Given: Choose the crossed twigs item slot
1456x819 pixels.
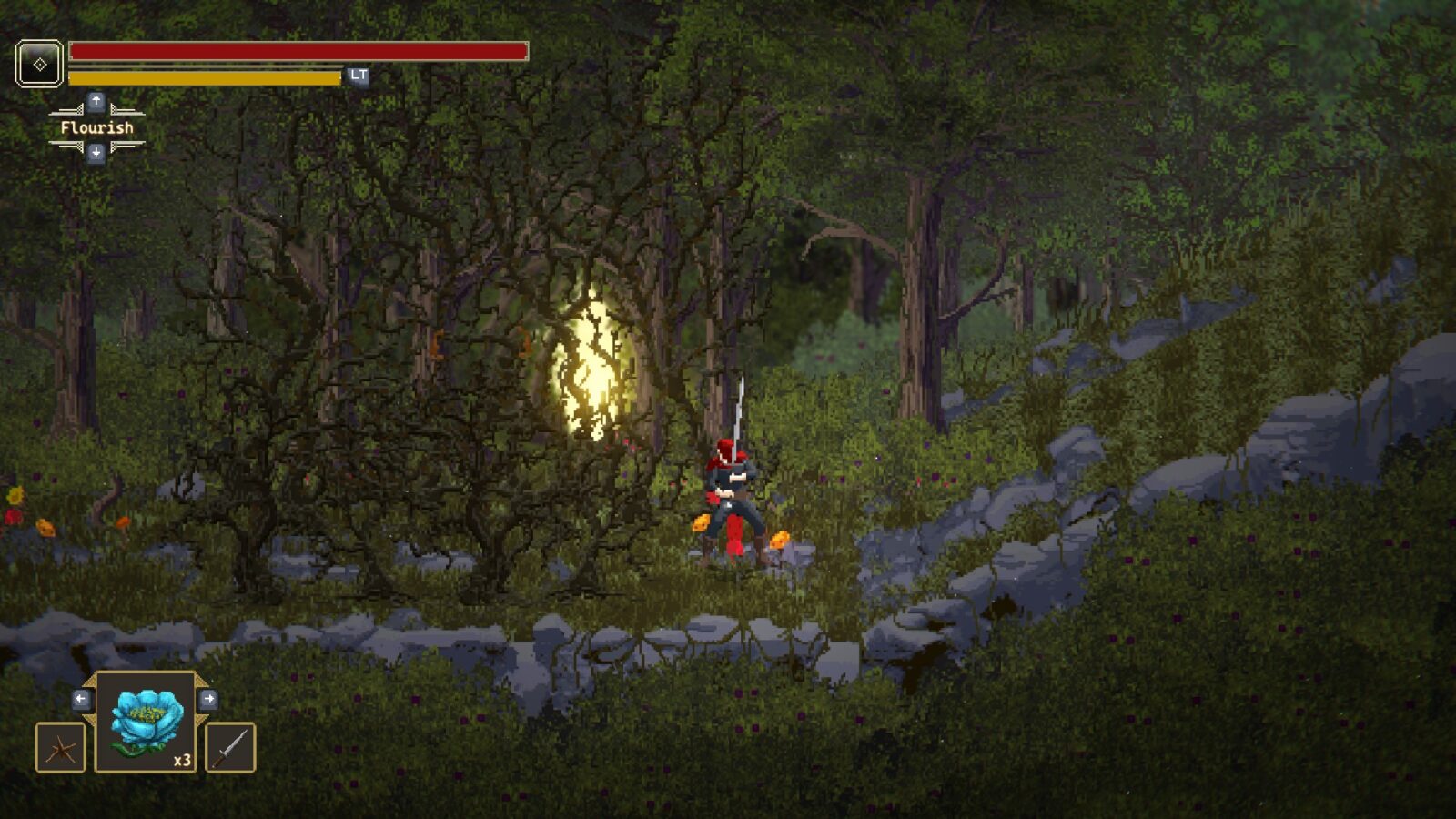Looking at the screenshot, I should coord(60,748).
